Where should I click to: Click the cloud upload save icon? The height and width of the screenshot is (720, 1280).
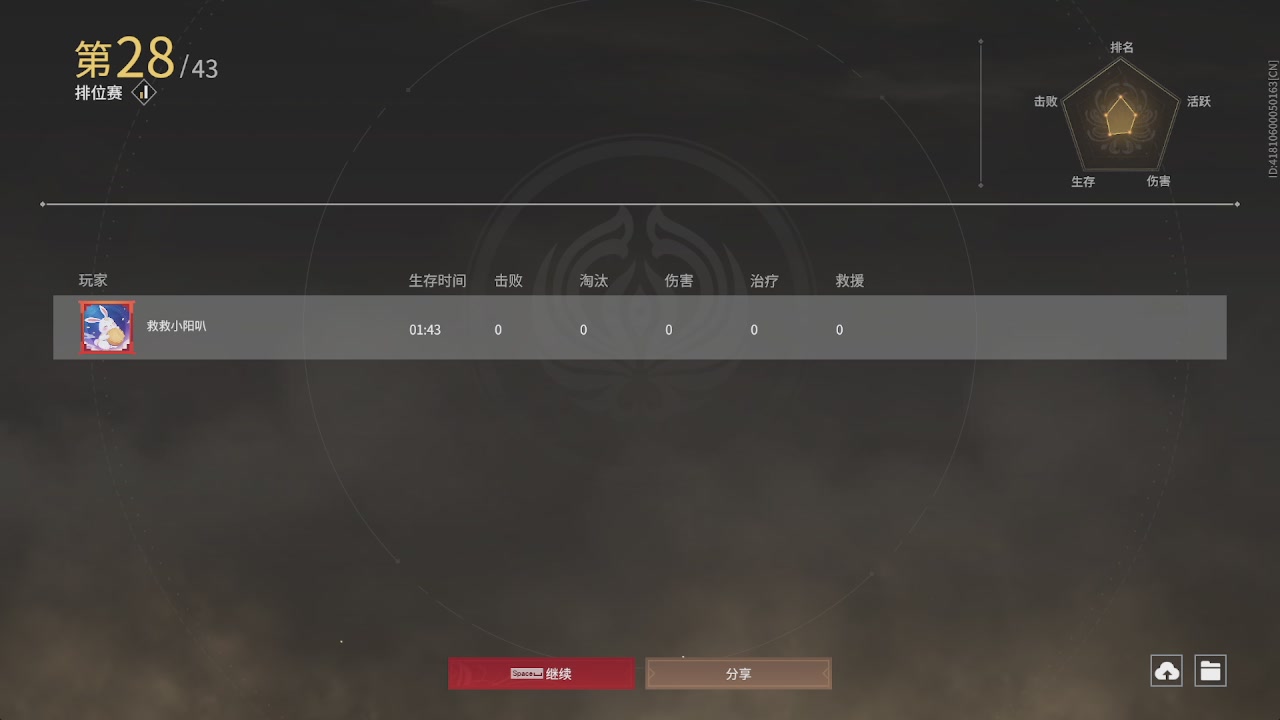tap(1165, 670)
